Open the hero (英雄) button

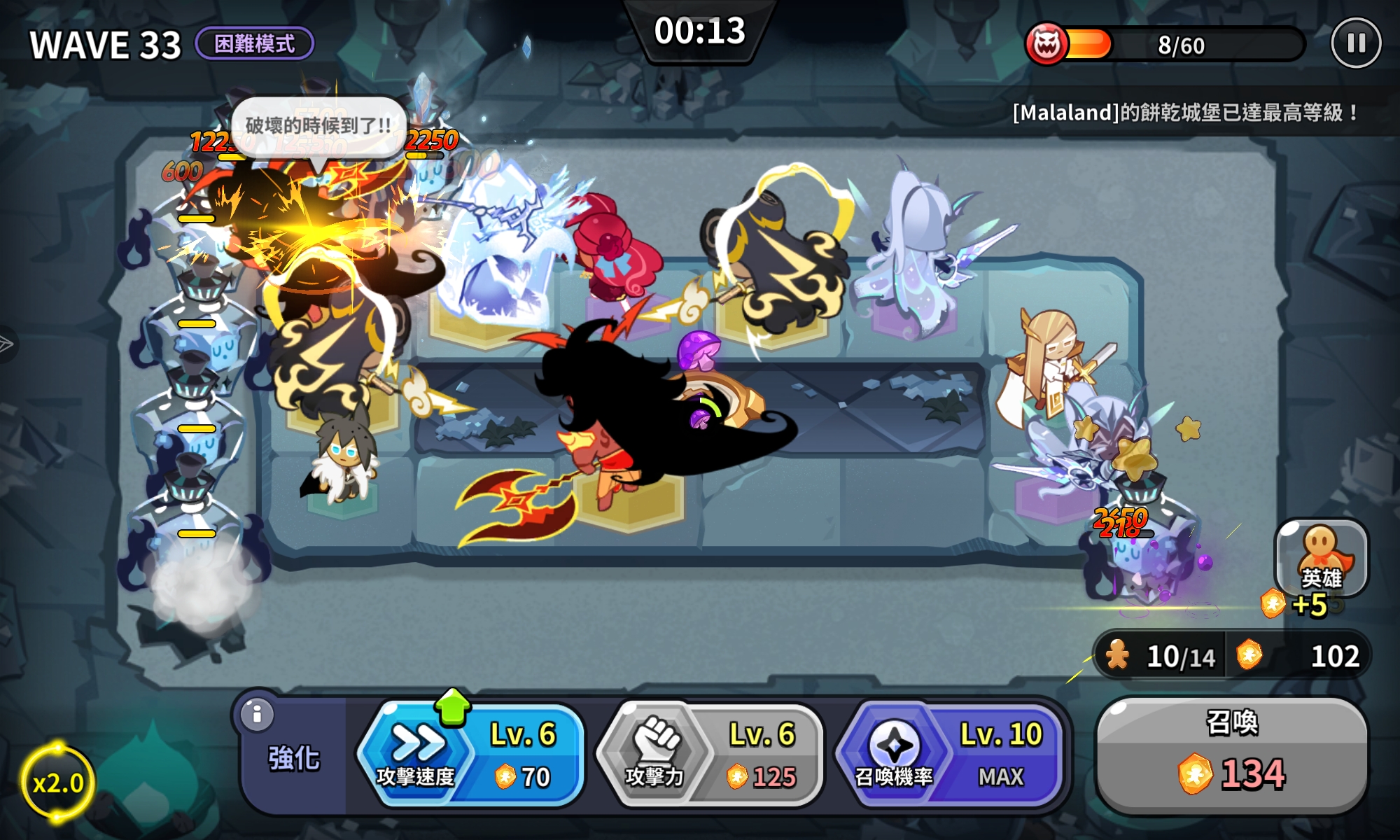tap(1321, 558)
